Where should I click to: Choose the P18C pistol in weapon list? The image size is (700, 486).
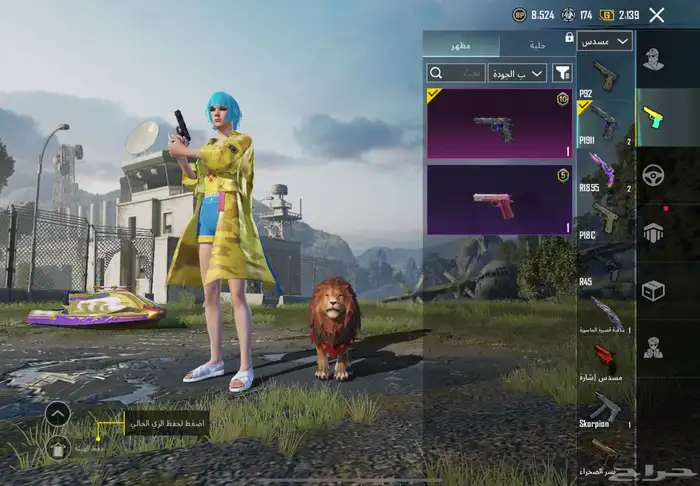[605, 216]
